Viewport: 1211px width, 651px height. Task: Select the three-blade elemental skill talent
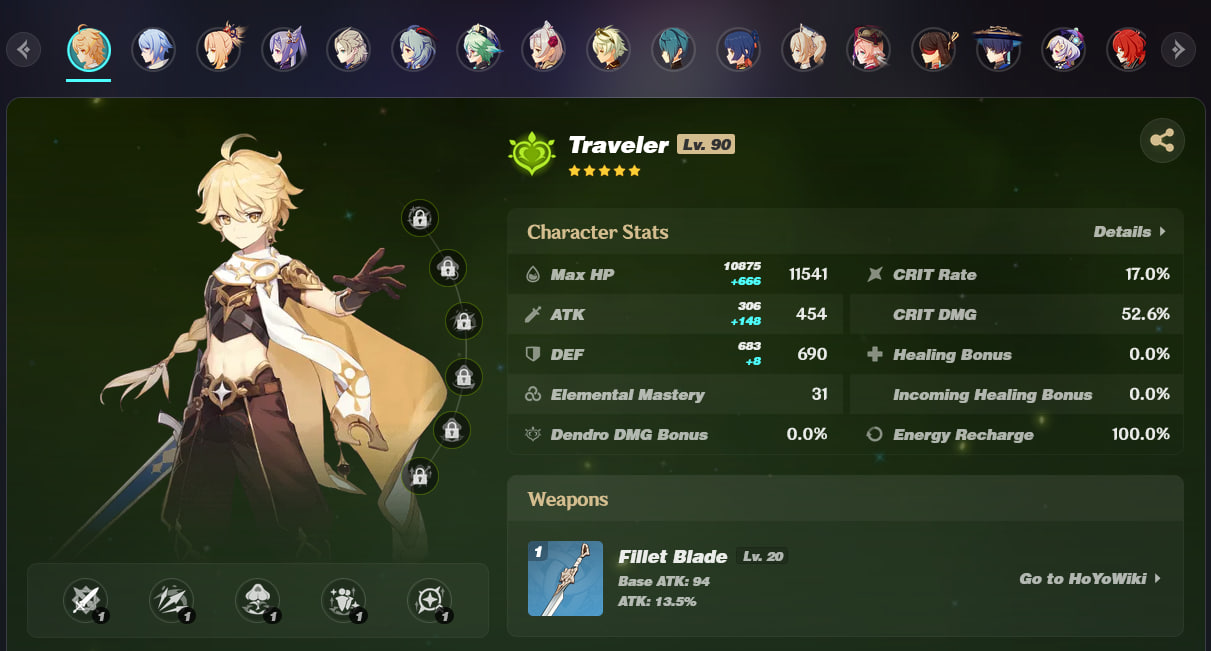click(171, 601)
